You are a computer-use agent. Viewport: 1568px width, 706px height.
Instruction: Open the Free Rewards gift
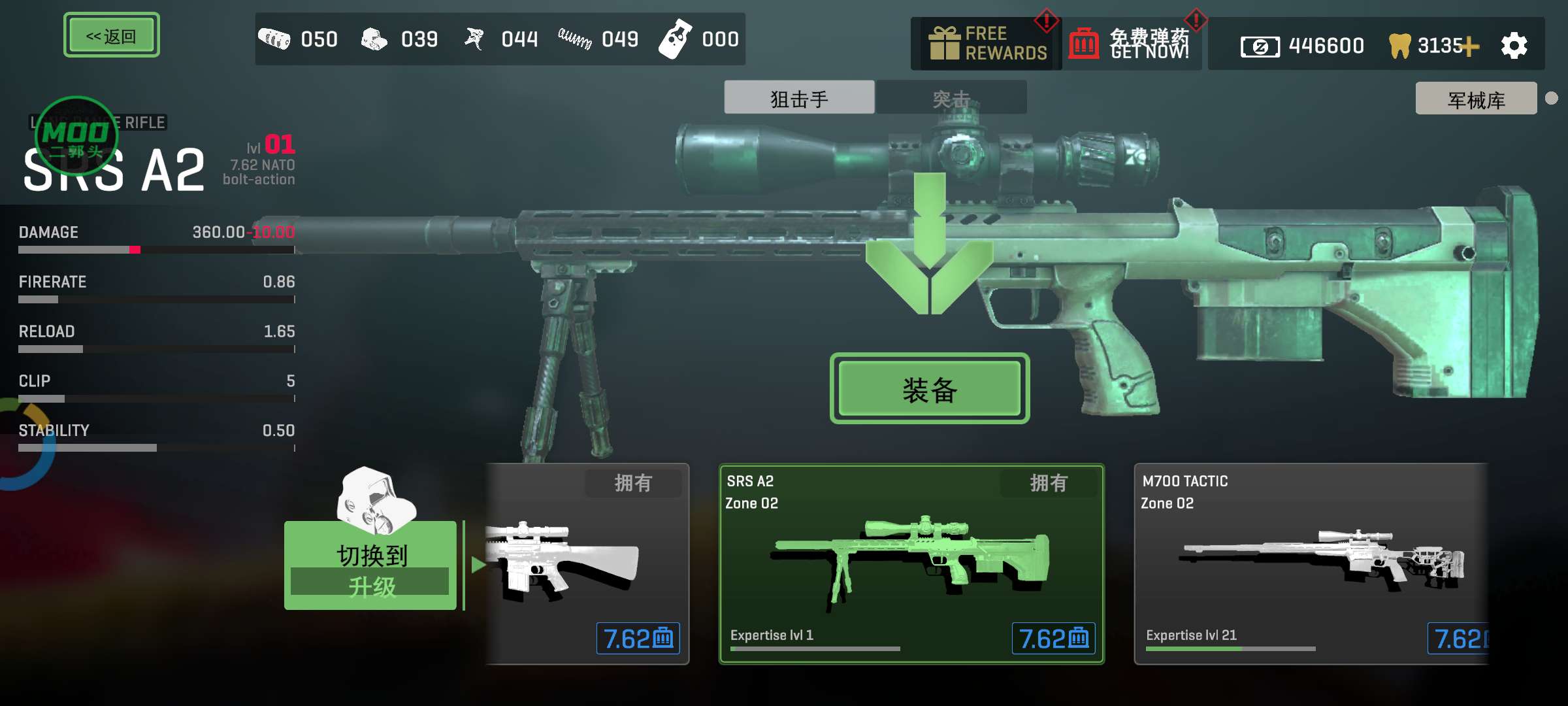987,44
